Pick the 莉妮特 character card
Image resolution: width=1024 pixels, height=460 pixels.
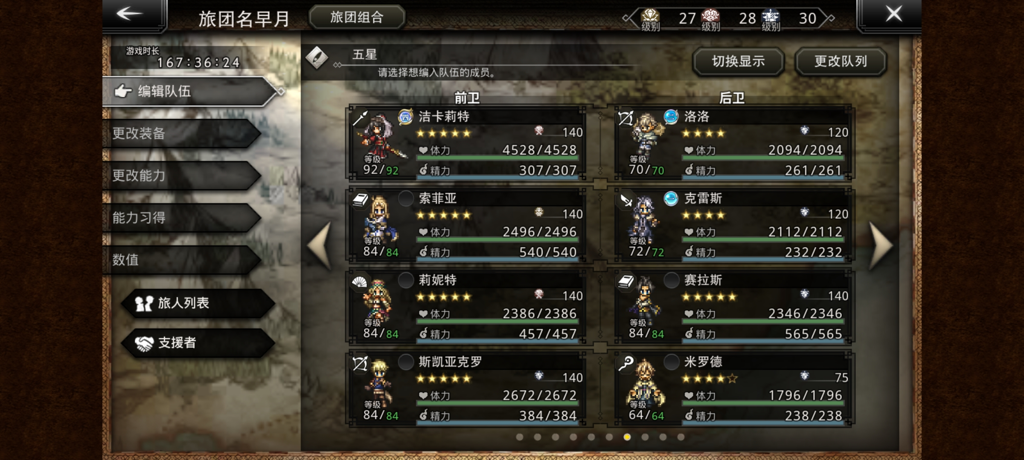tap(466, 308)
